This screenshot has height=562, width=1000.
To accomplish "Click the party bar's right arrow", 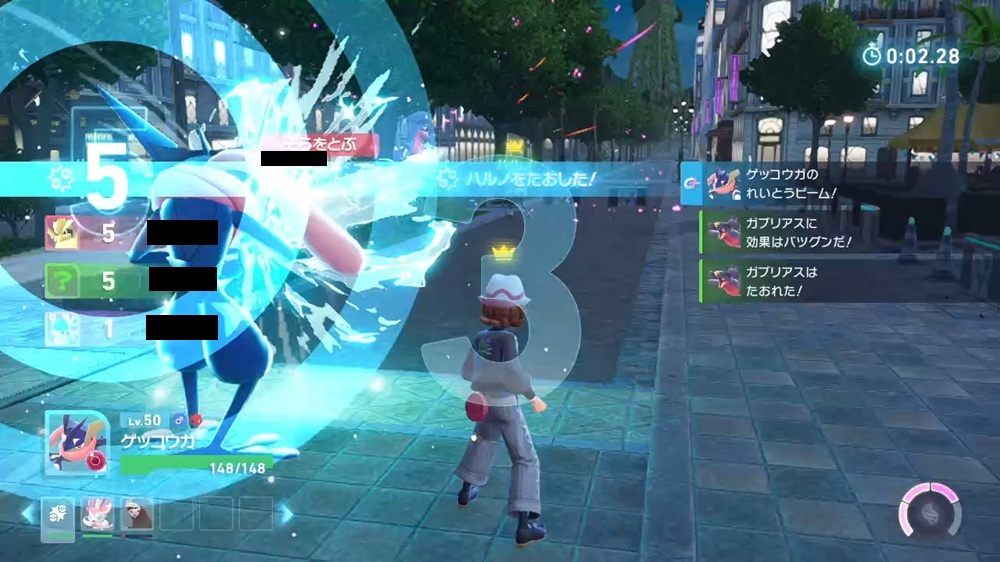I will (x=286, y=514).
